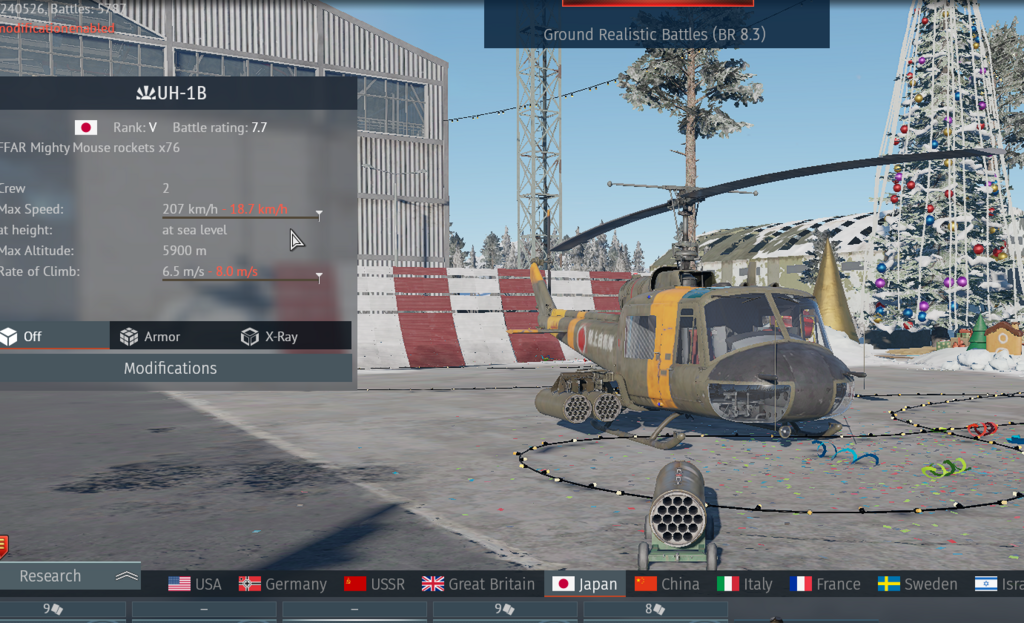Choose the Italy nation tab
1024x623 pixels.
tap(745, 584)
